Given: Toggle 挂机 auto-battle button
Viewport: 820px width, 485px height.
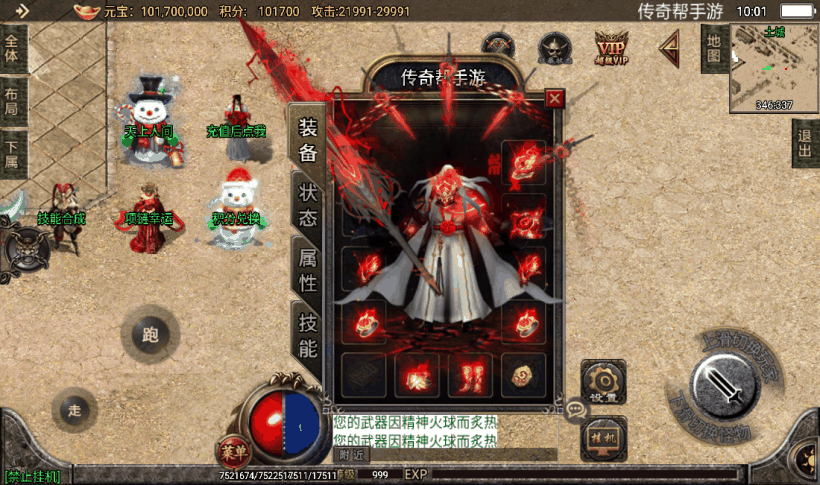Looking at the screenshot, I should 603,437.
